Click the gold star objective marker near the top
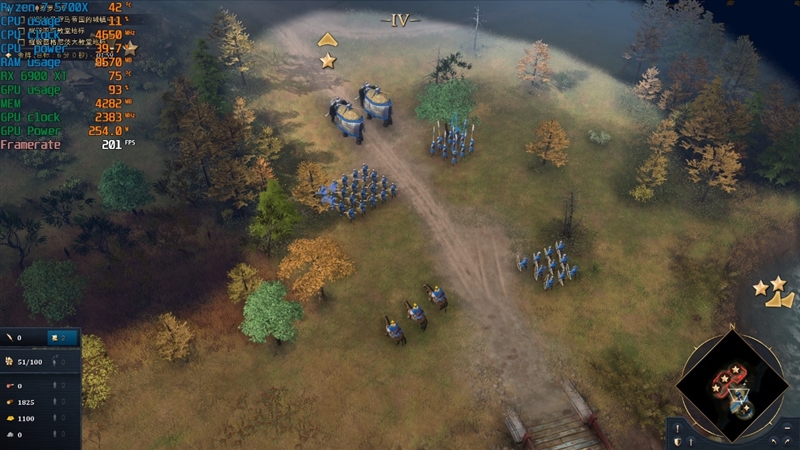The image size is (800, 450). [x=327, y=61]
